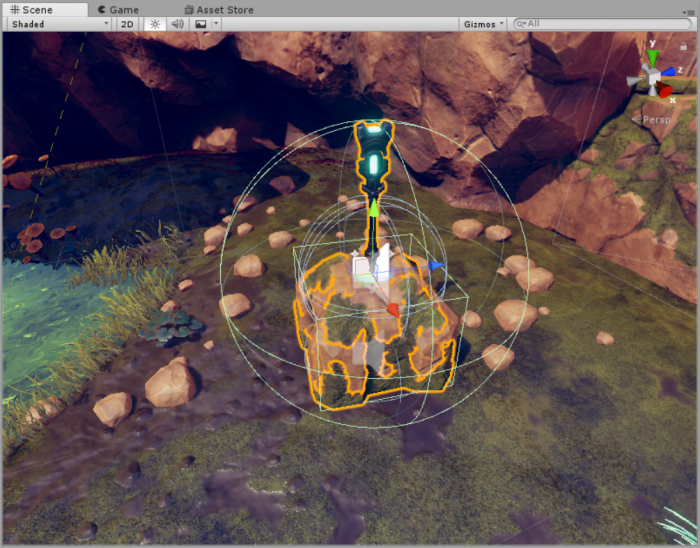The image size is (700, 548).
Task: Click the red X axis cone on orientation gizmo
Action: (x=665, y=91)
